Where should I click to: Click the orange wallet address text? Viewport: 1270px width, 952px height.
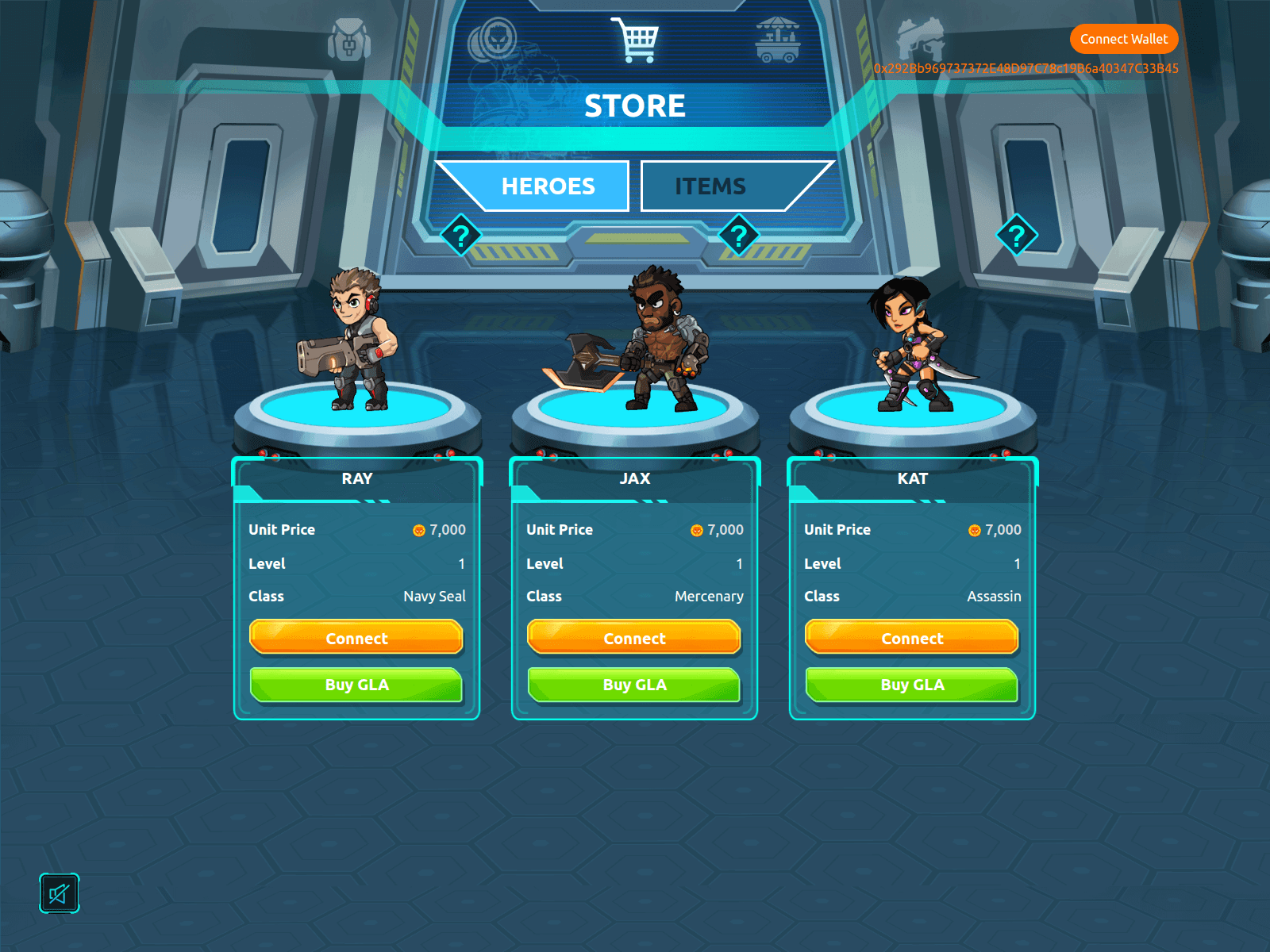(1026, 69)
